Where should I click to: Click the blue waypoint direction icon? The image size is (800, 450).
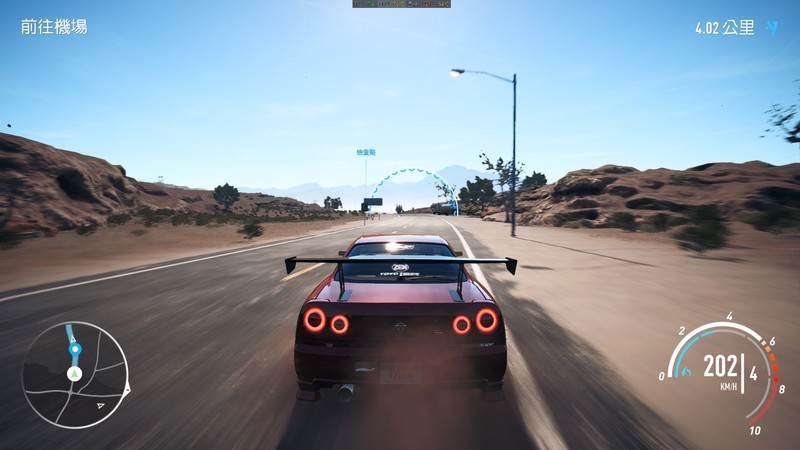click(x=772, y=28)
